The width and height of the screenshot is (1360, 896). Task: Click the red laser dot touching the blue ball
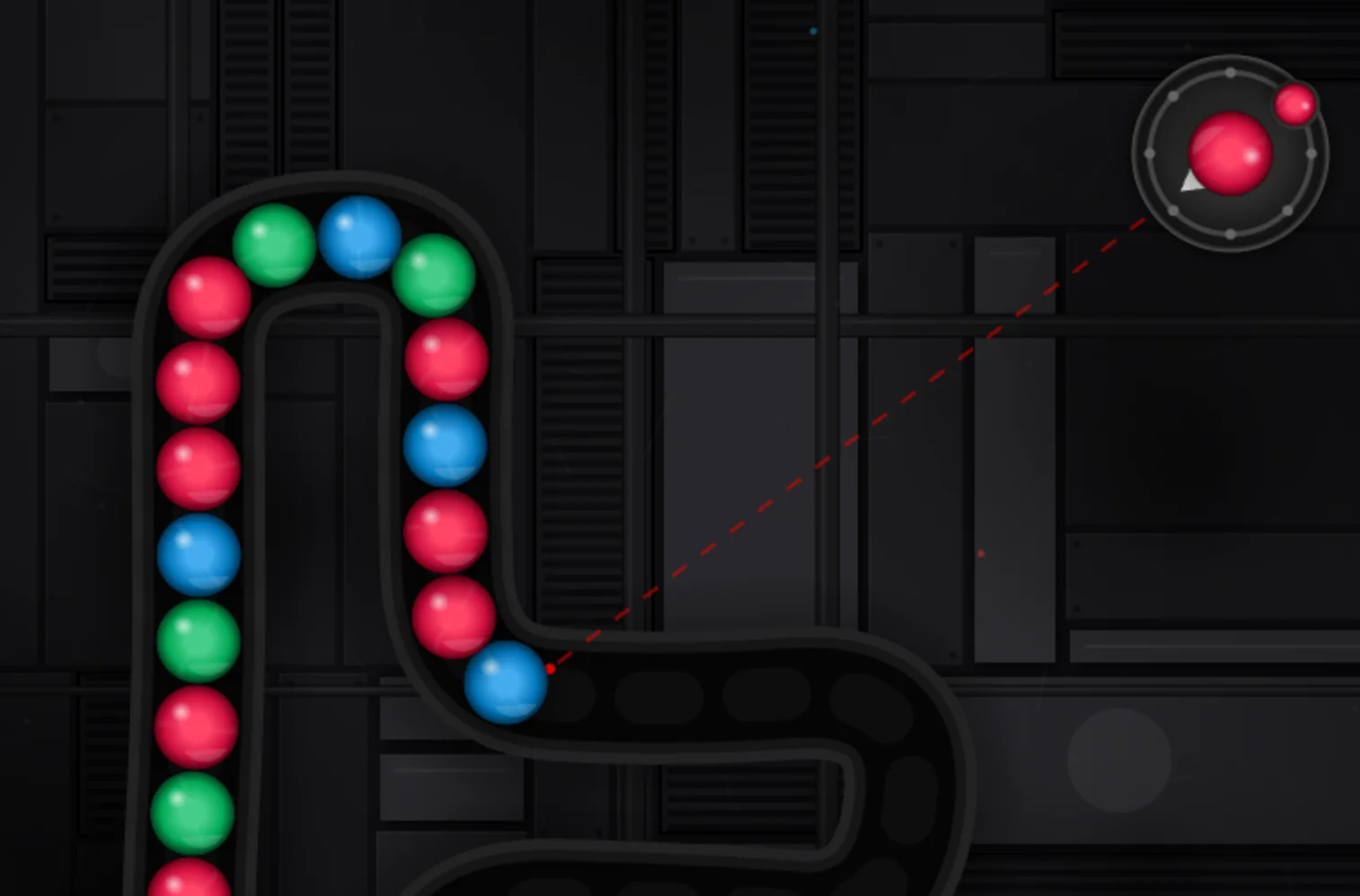pos(550,669)
